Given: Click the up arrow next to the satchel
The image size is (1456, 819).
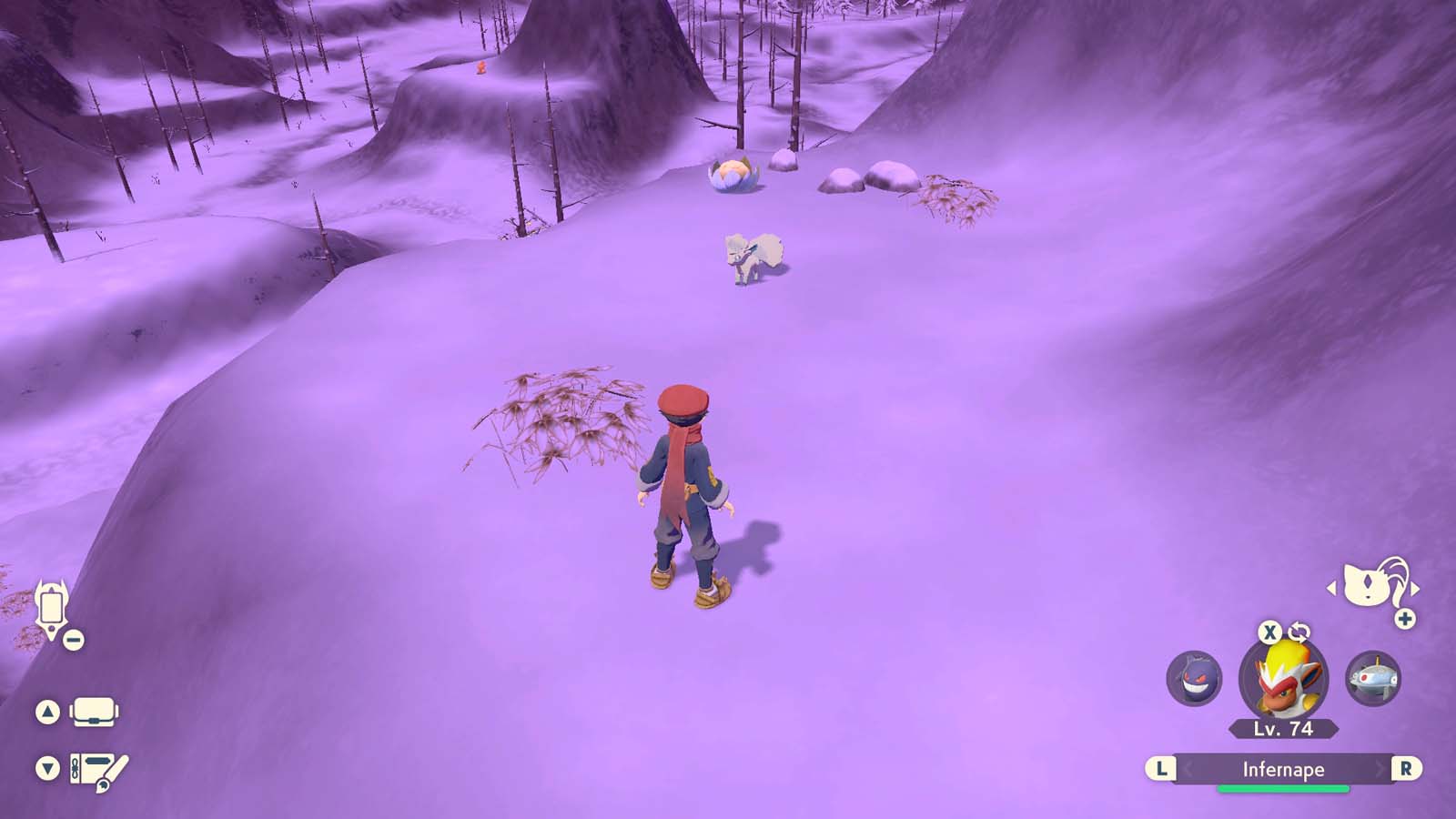Looking at the screenshot, I should pos(47,711).
